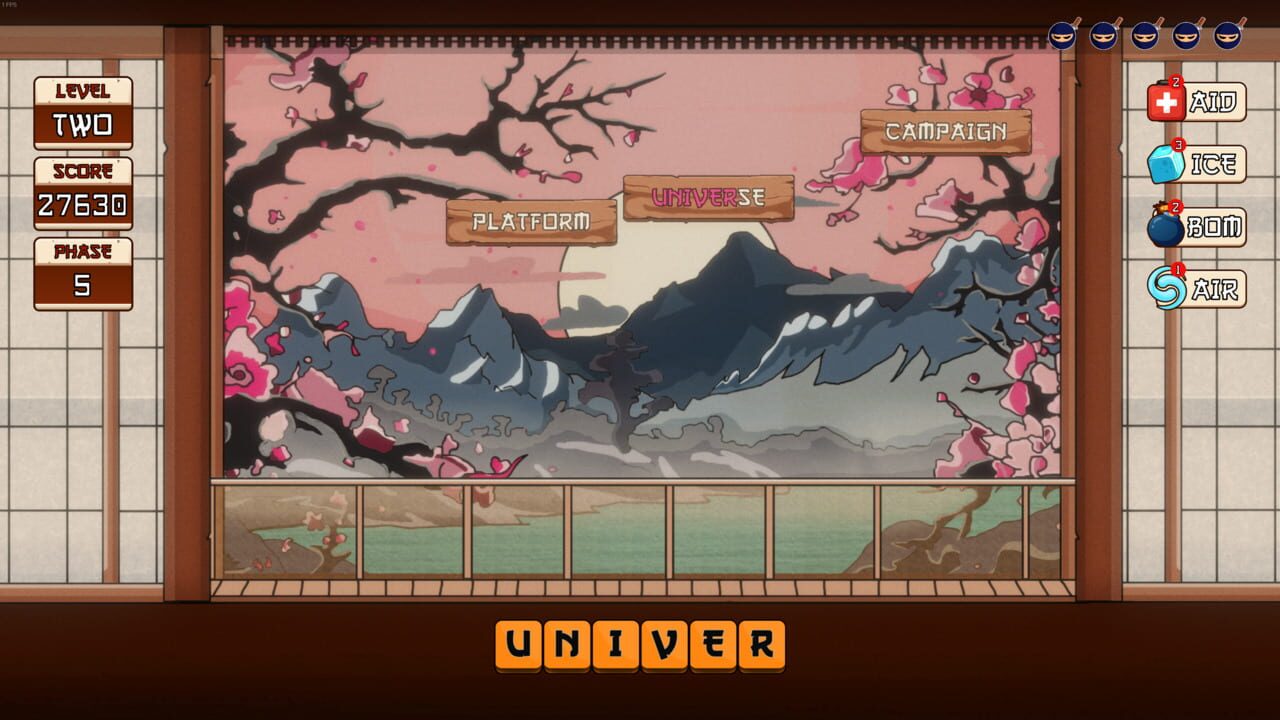Activate the ICE freeze power-up

tap(1200, 163)
